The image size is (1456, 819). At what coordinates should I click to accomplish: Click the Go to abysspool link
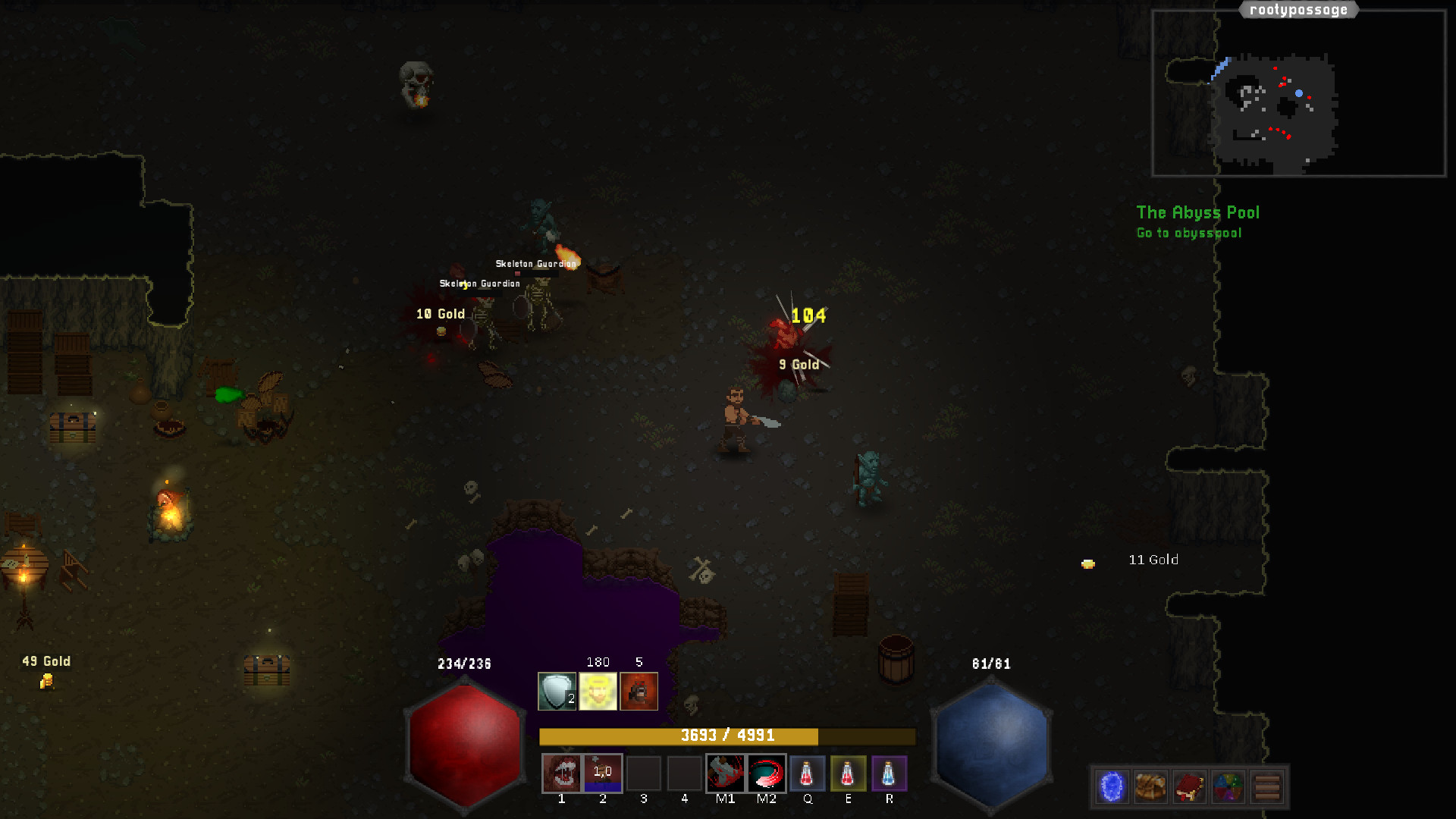[1188, 233]
